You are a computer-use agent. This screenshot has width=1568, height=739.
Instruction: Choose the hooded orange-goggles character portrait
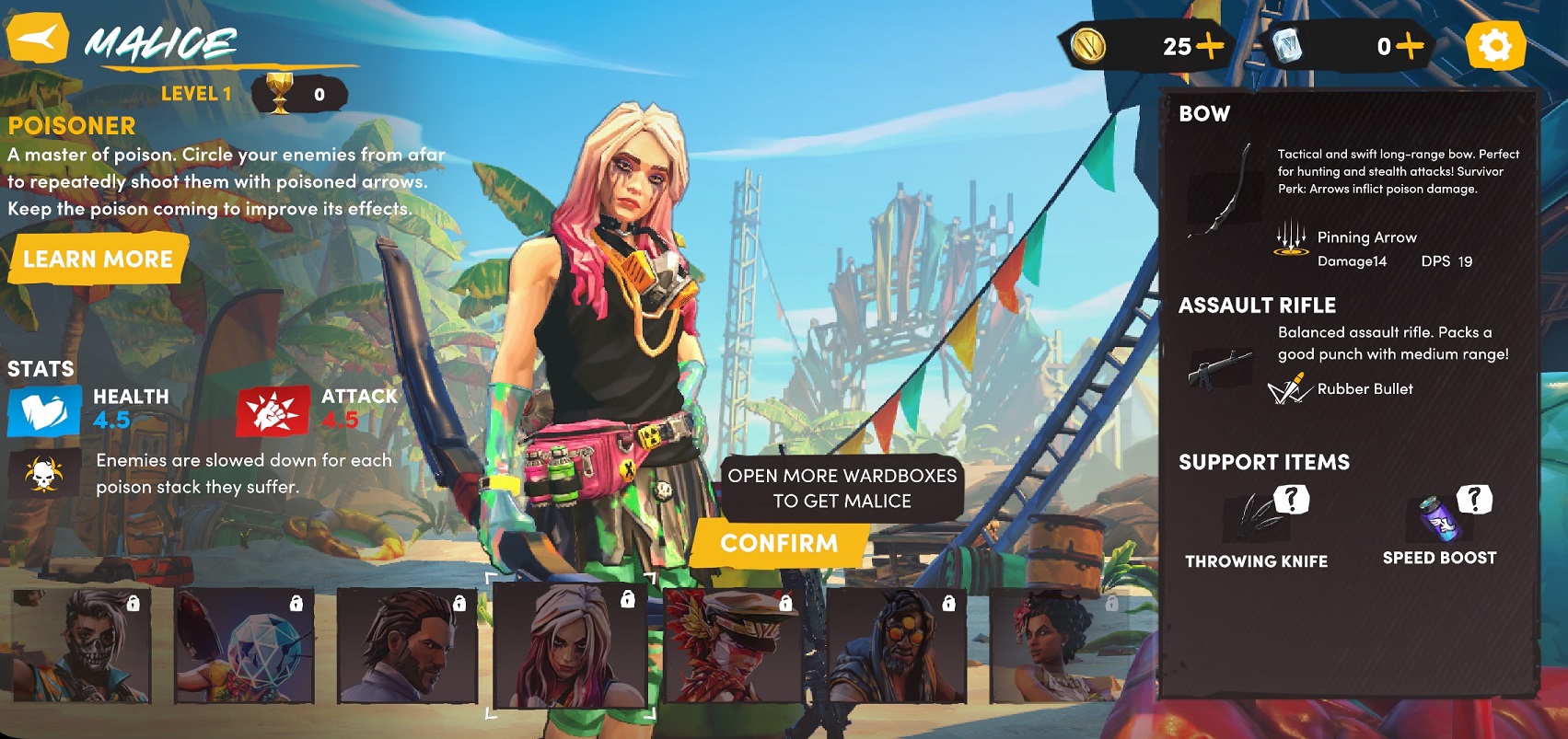tap(896, 646)
